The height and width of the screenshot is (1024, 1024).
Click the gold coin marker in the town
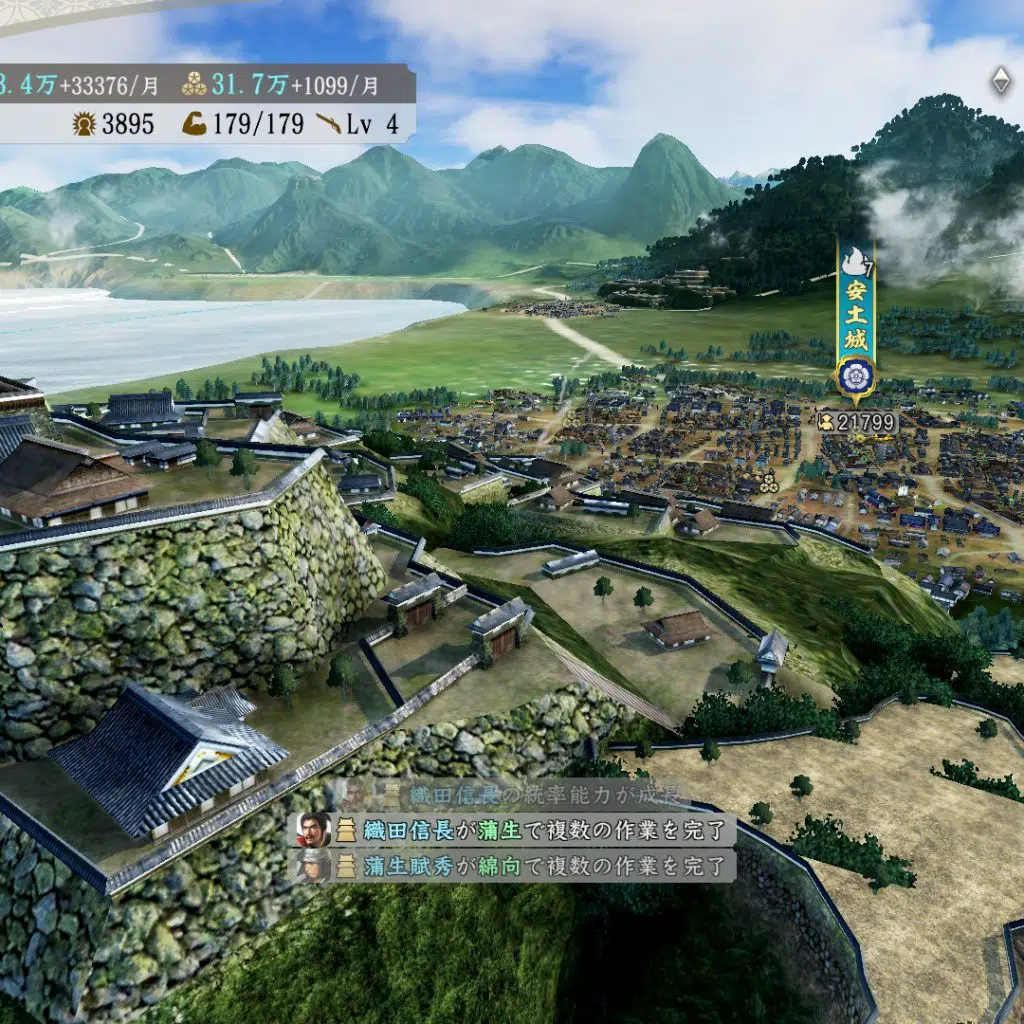tap(768, 484)
